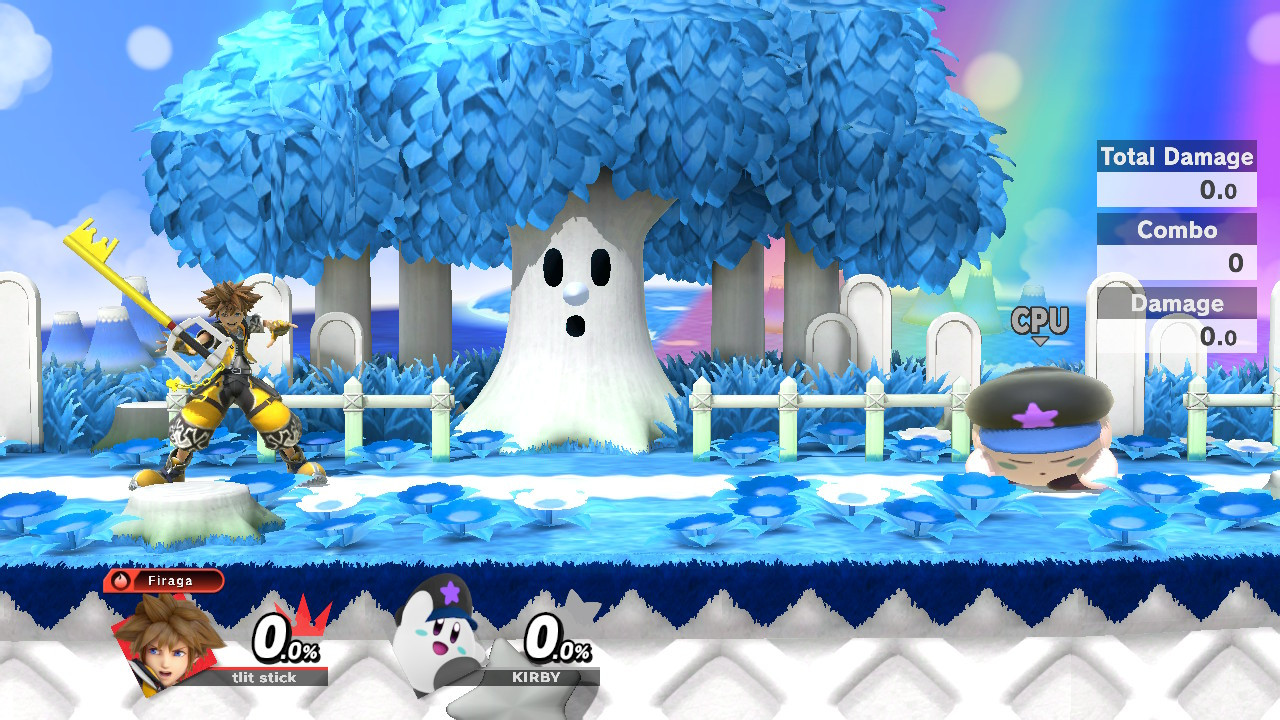Screen dimensions: 1280x720
Task: Collapse the Damage panel header
Action: pyautogui.click(x=1176, y=303)
